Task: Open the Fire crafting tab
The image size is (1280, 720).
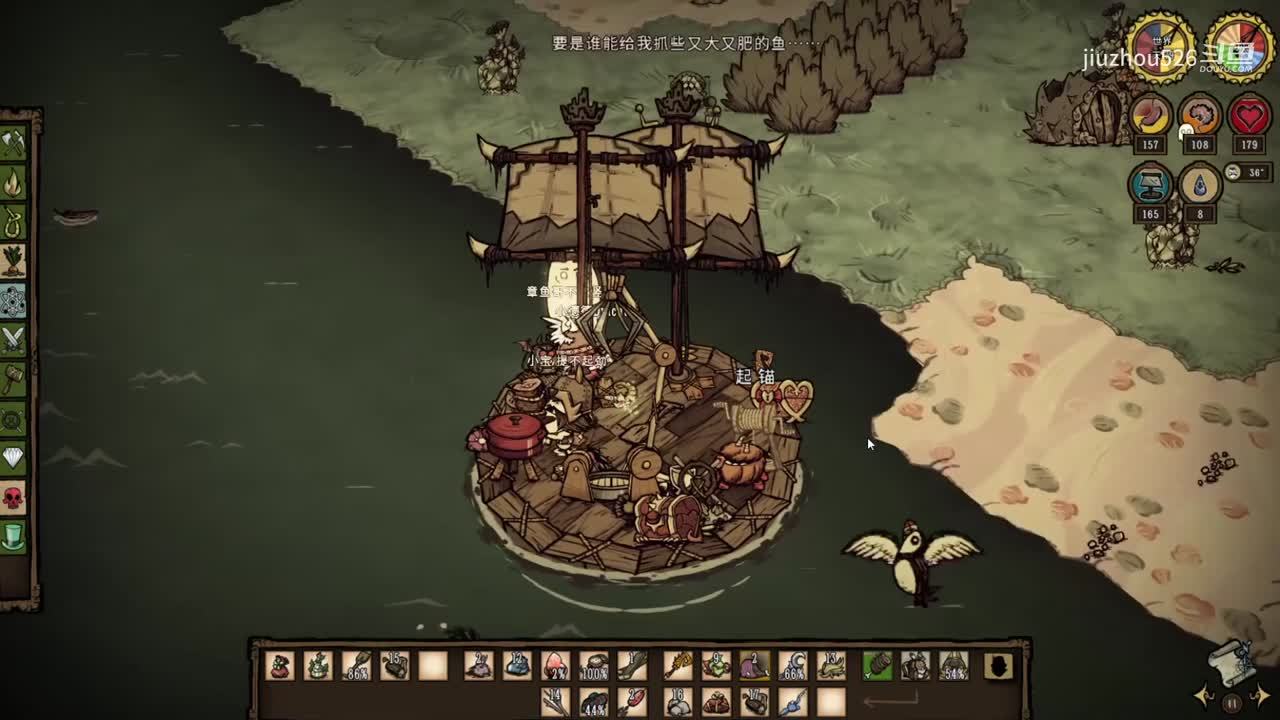Action: coord(13,183)
